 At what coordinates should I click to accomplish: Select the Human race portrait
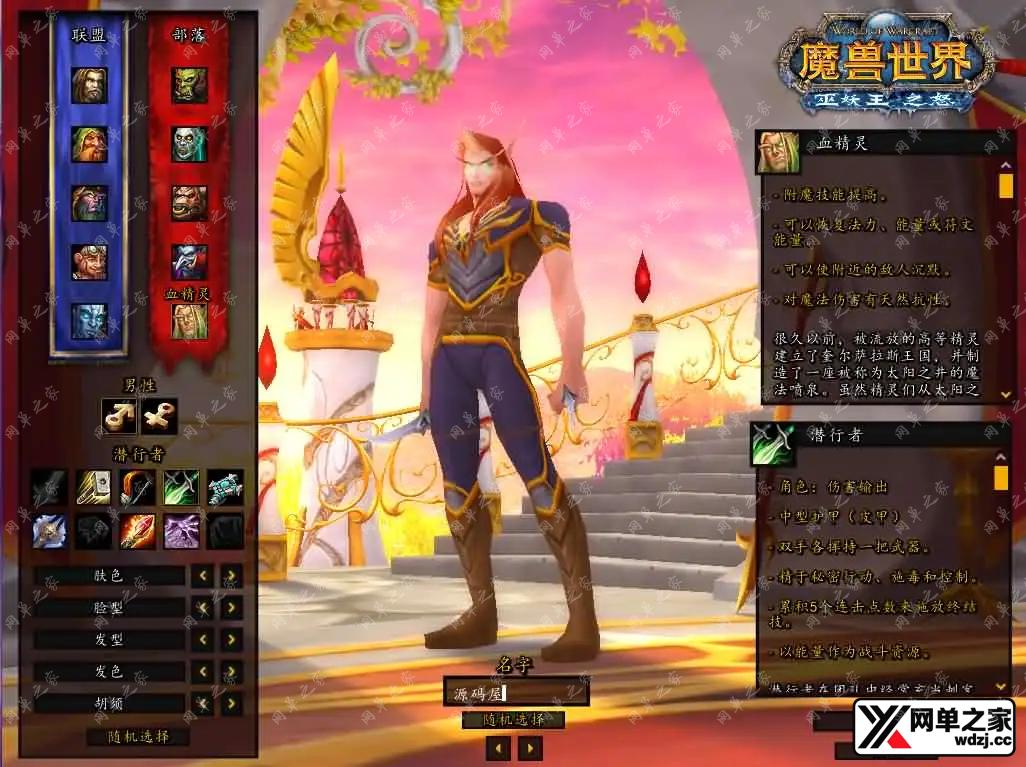pos(89,85)
